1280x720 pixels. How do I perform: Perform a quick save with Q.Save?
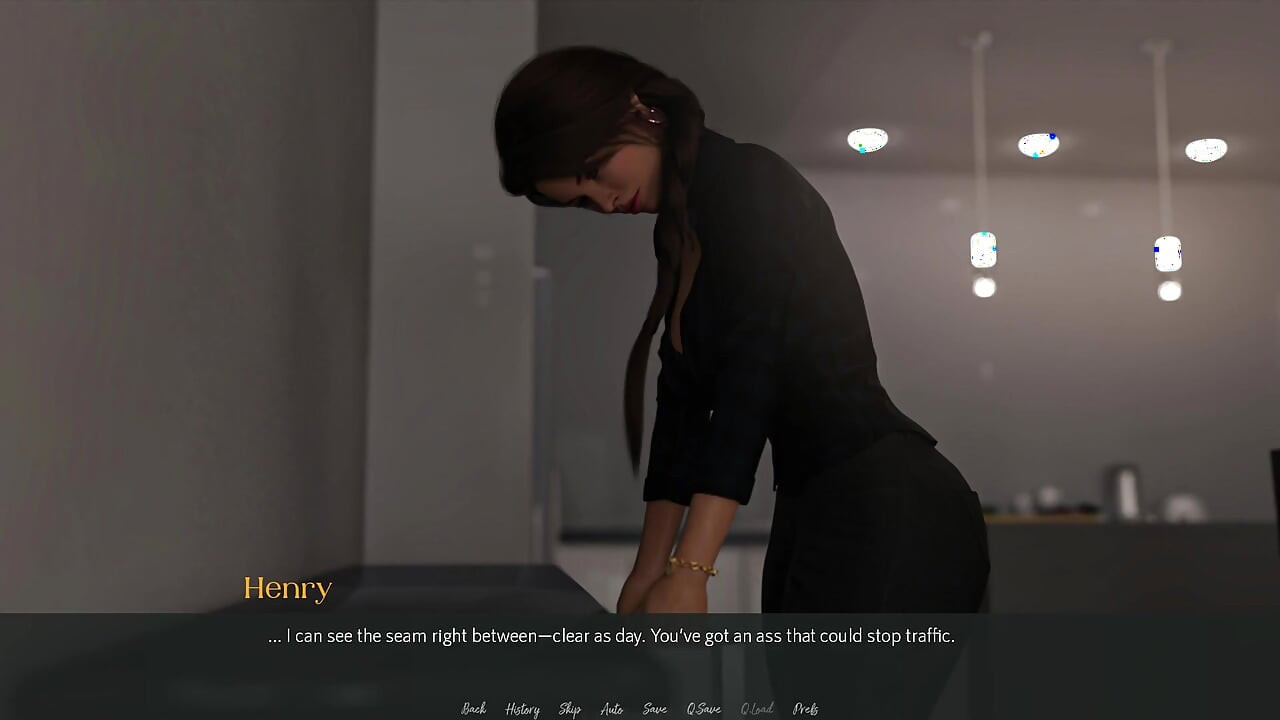(x=703, y=708)
